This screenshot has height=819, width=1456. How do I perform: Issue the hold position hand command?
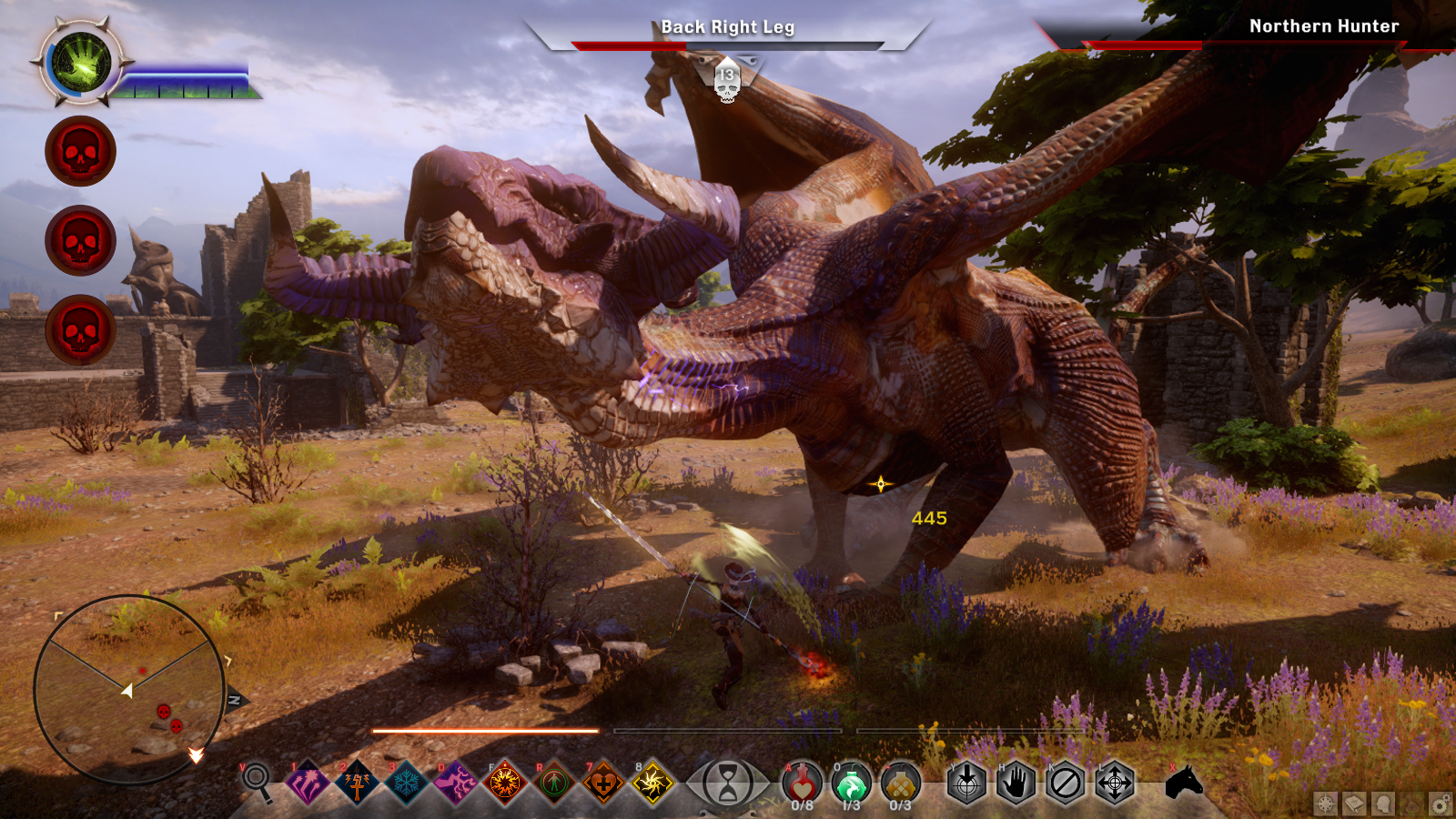(1016, 782)
